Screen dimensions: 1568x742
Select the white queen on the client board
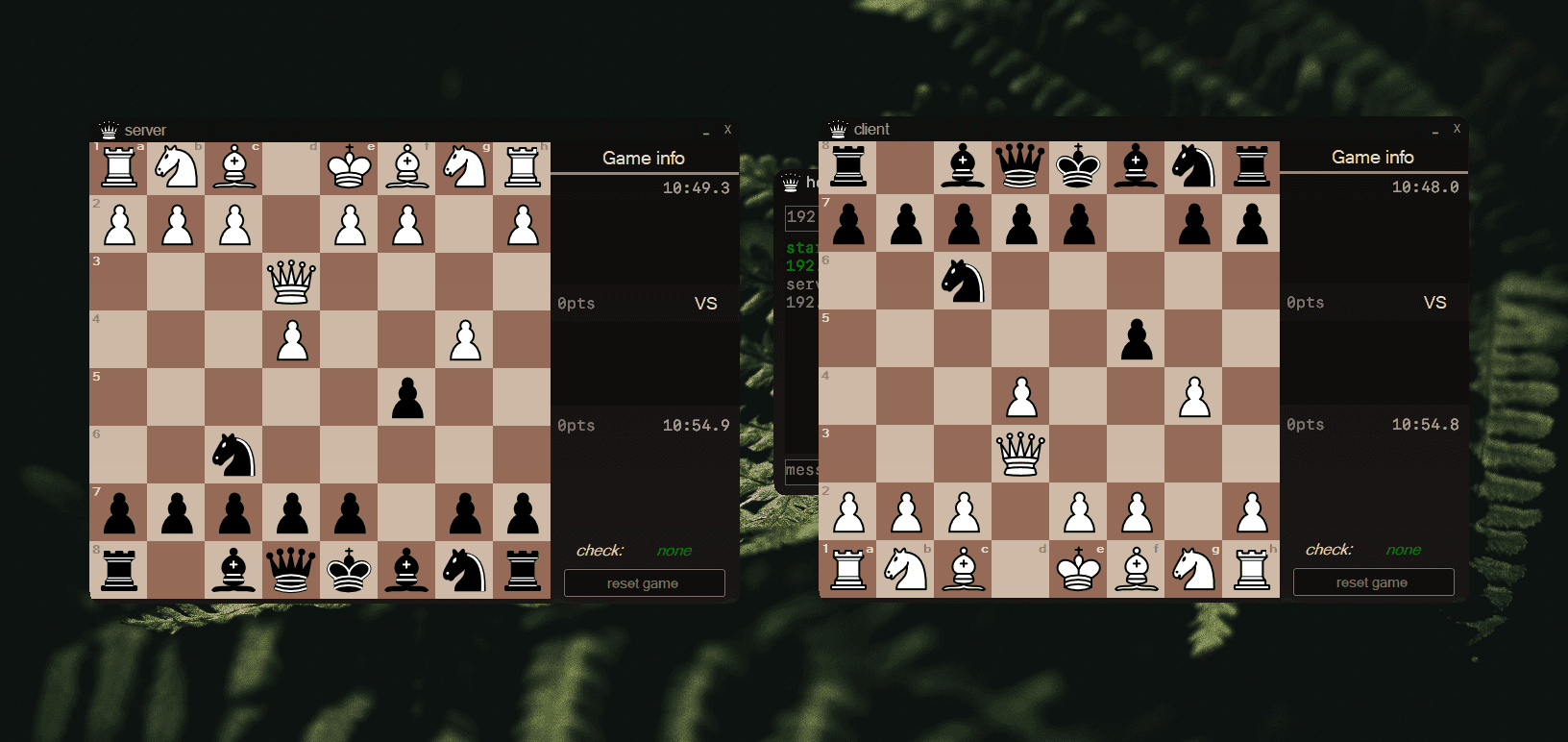pyautogui.click(x=1020, y=454)
